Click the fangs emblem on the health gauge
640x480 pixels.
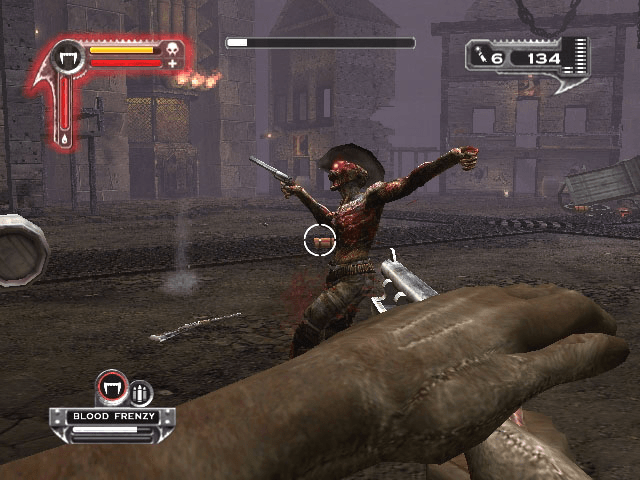coord(69,57)
